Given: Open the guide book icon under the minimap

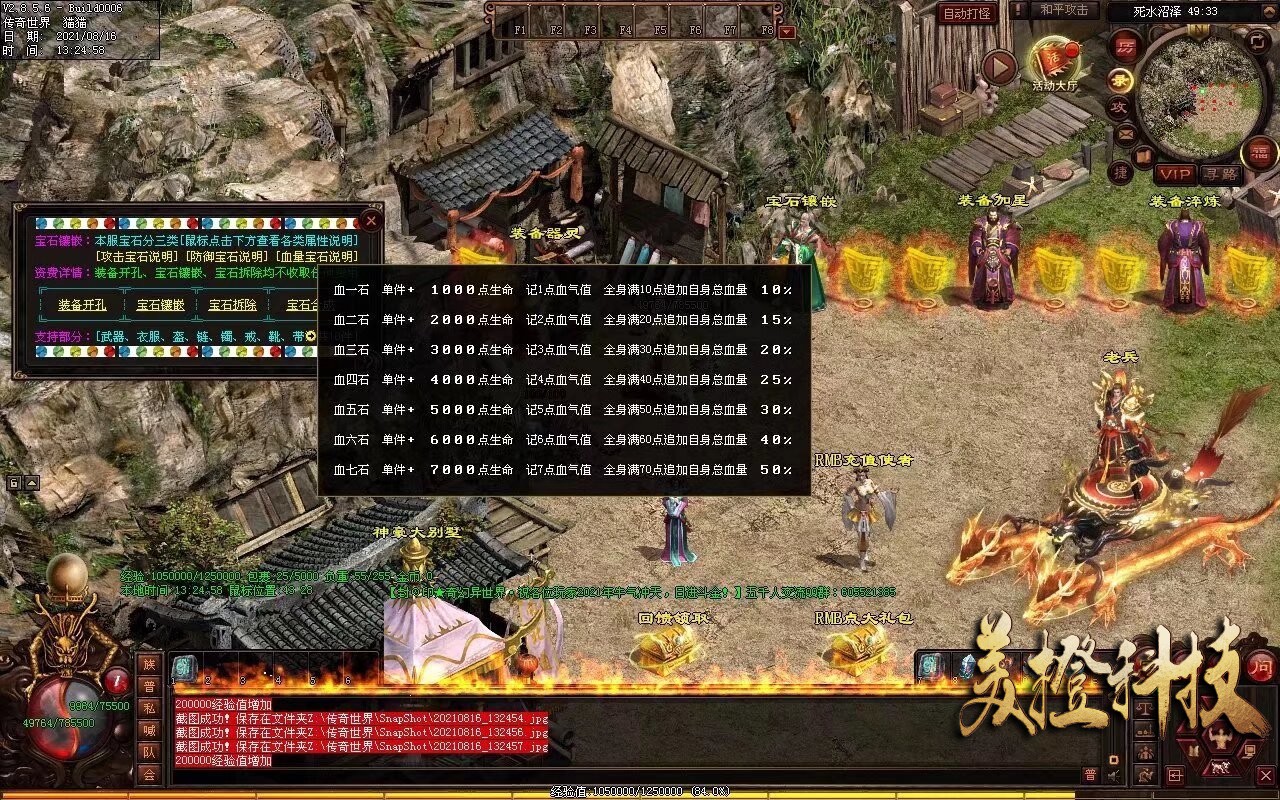Looking at the screenshot, I should (1142, 155).
